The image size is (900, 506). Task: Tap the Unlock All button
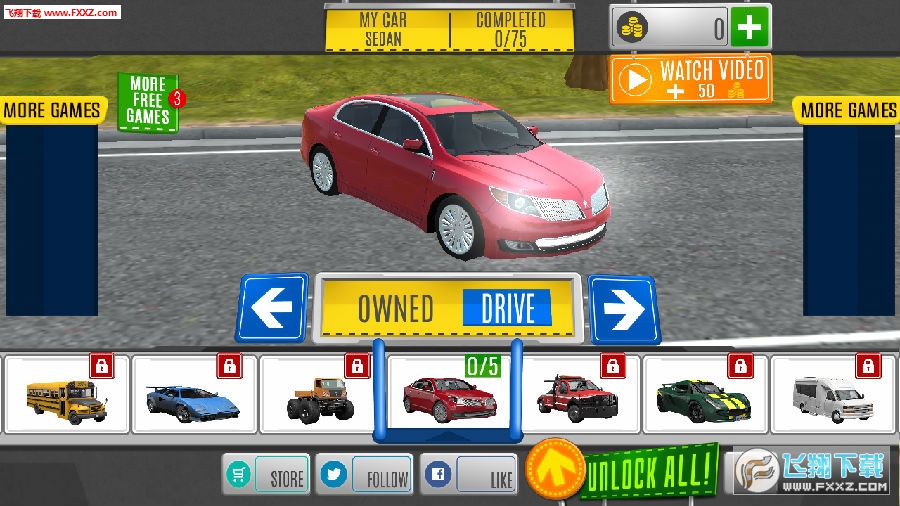[x=650, y=469]
